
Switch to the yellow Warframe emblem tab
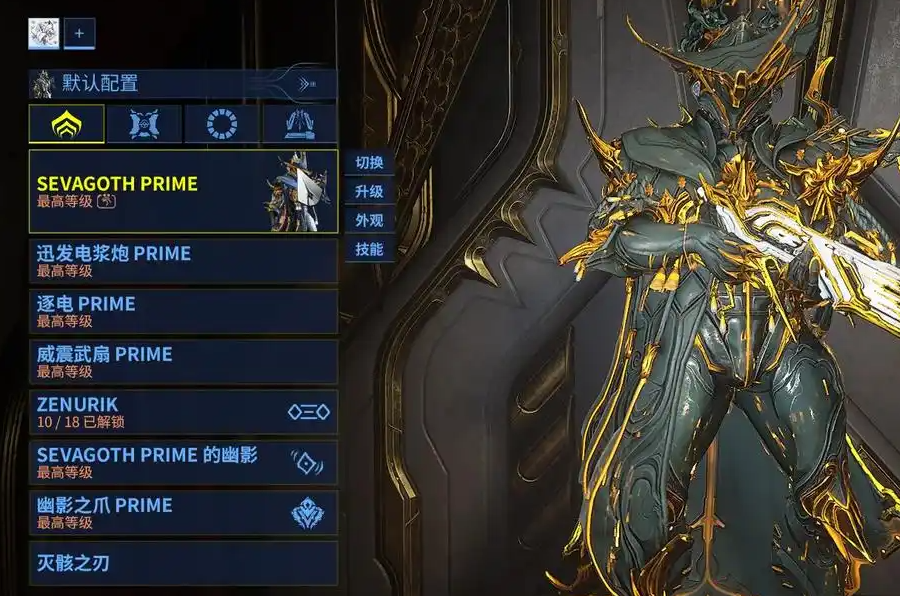[x=67, y=124]
